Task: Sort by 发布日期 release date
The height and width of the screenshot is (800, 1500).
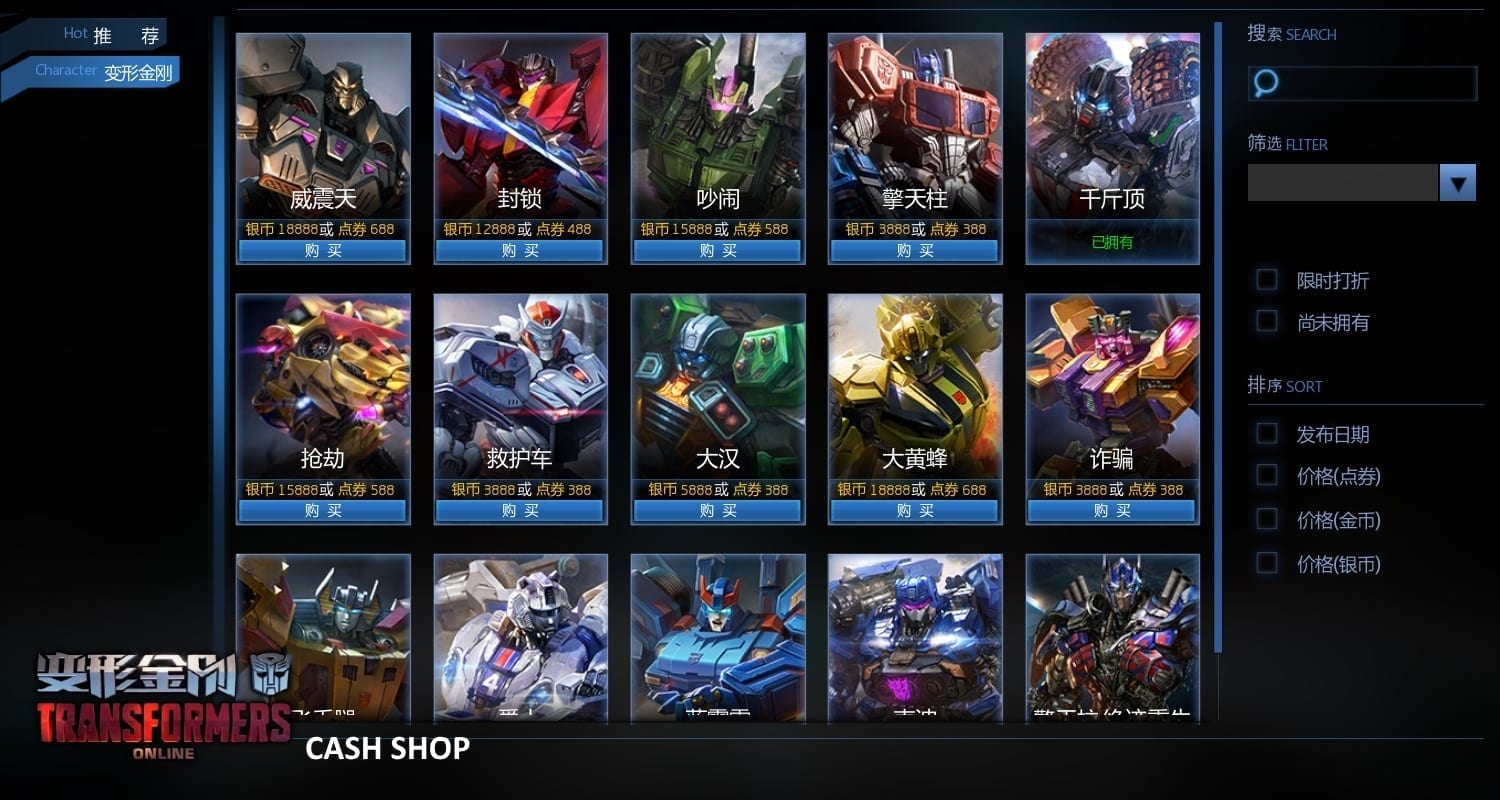Action: (x=1267, y=433)
